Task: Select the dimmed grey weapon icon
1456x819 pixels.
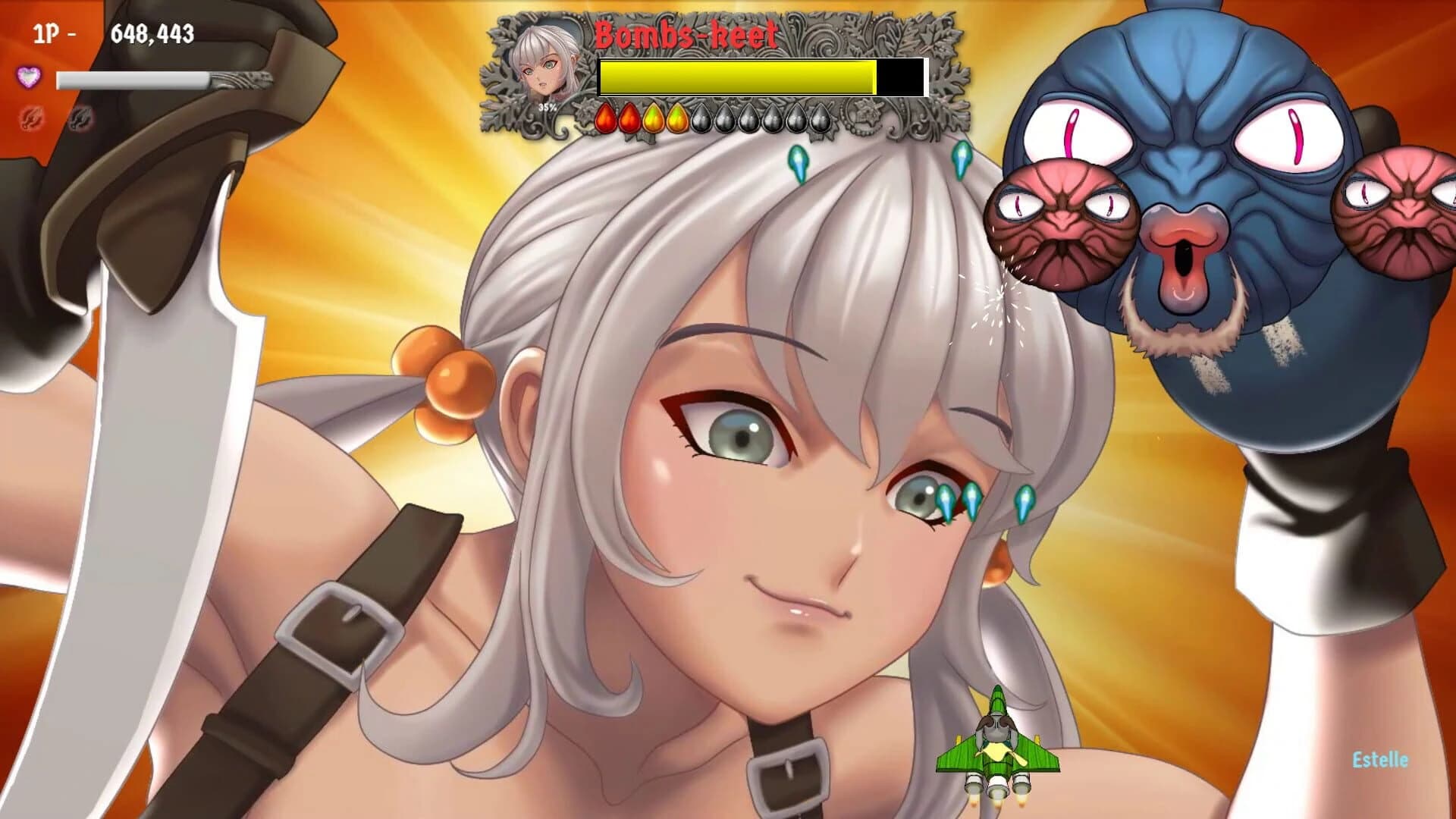Action: (79, 118)
